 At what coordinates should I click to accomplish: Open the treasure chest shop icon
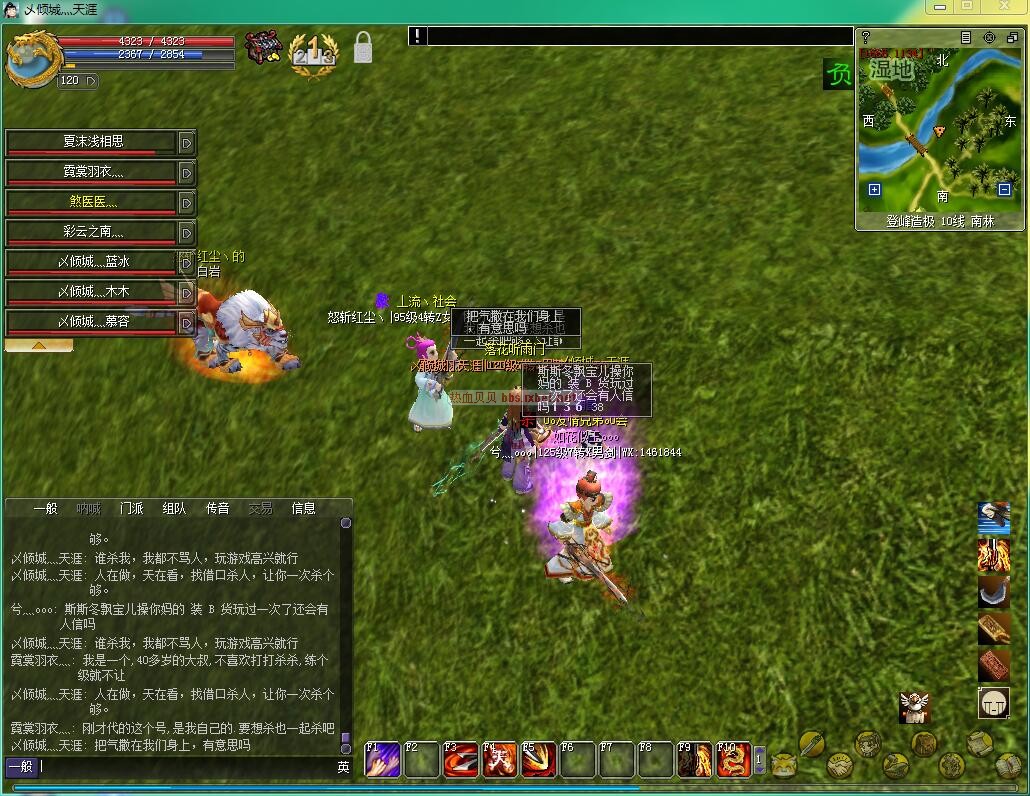[x=264, y=48]
